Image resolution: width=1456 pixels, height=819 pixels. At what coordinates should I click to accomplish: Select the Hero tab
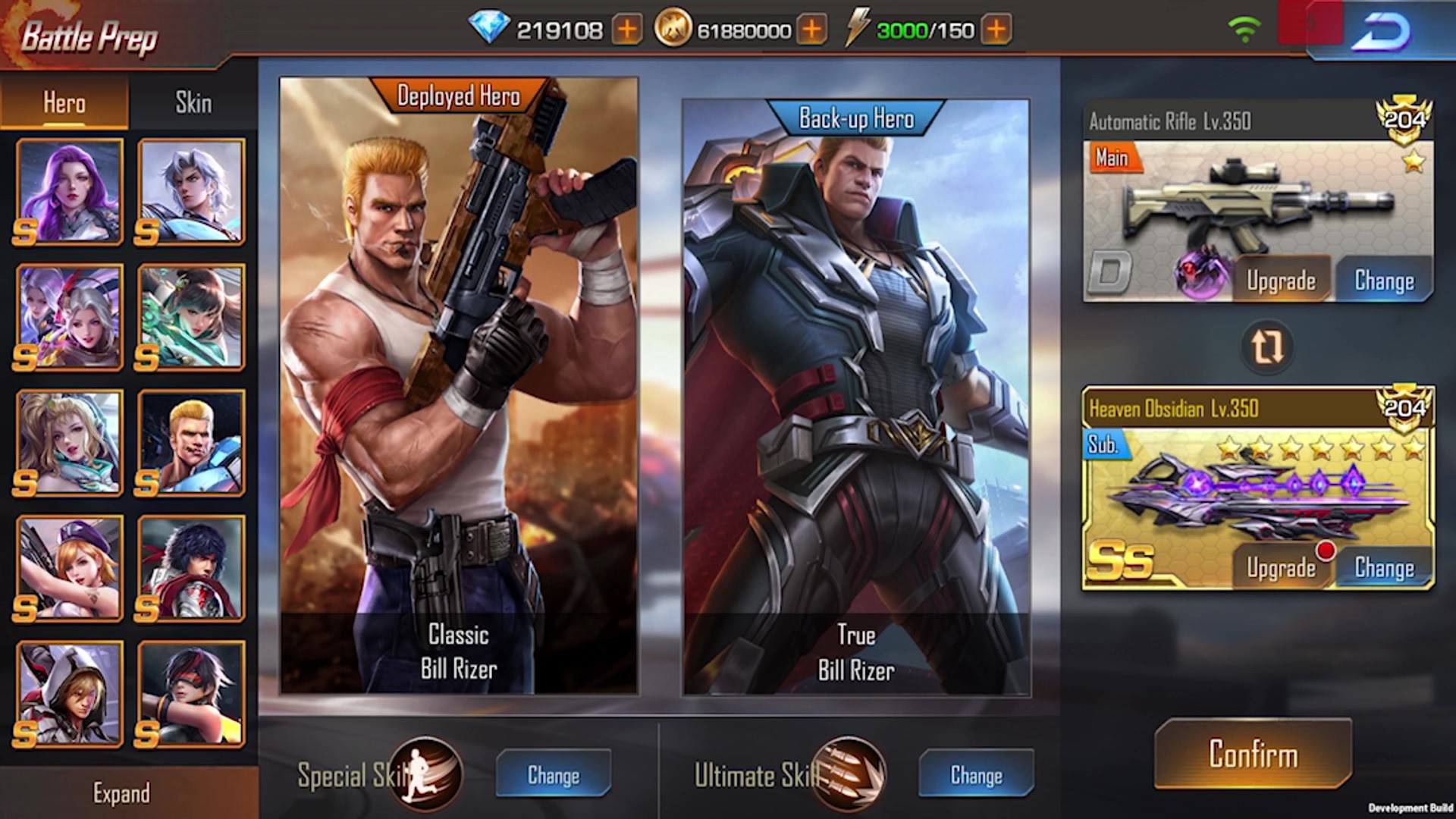tap(64, 102)
